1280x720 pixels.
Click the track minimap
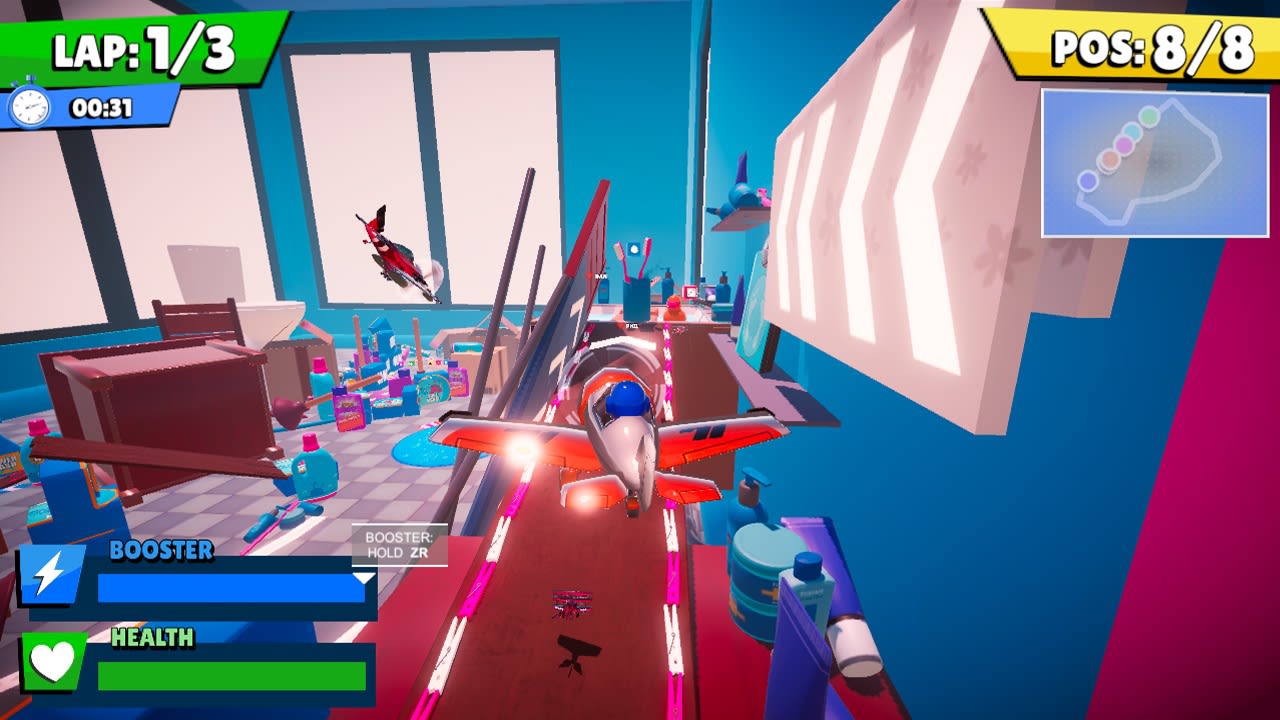(1155, 163)
